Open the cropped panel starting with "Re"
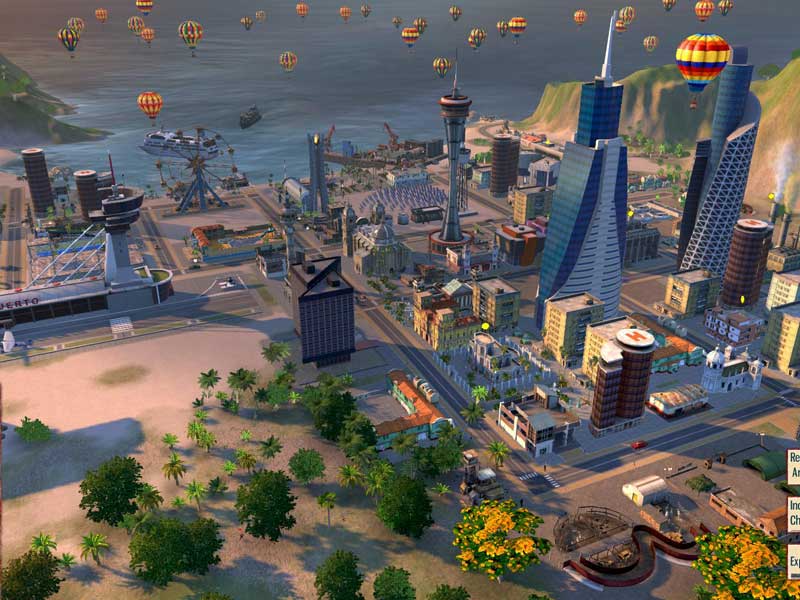The height and width of the screenshot is (600, 800). [x=793, y=465]
